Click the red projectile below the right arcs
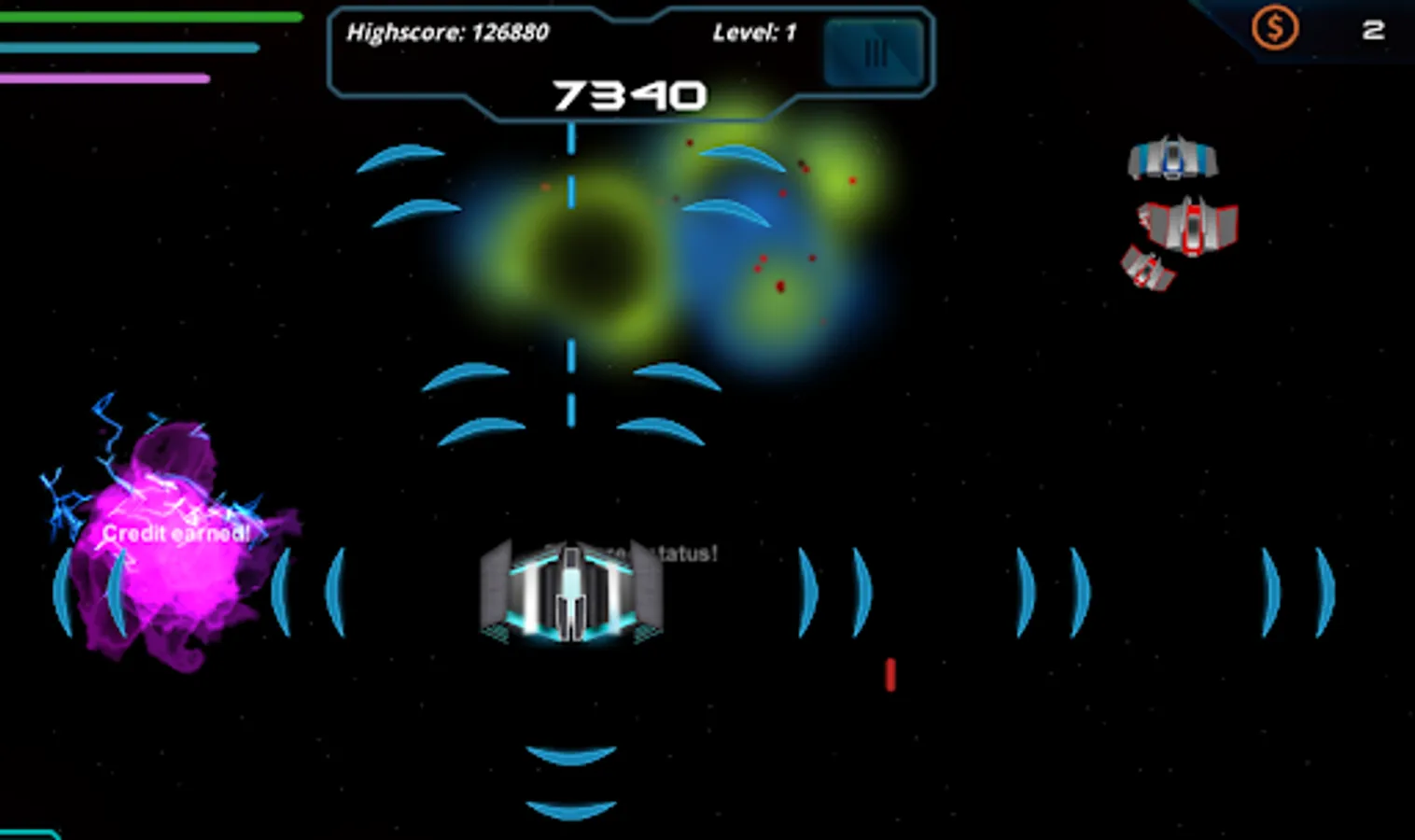Image resolution: width=1415 pixels, height=840 pixels. point(890,674)
